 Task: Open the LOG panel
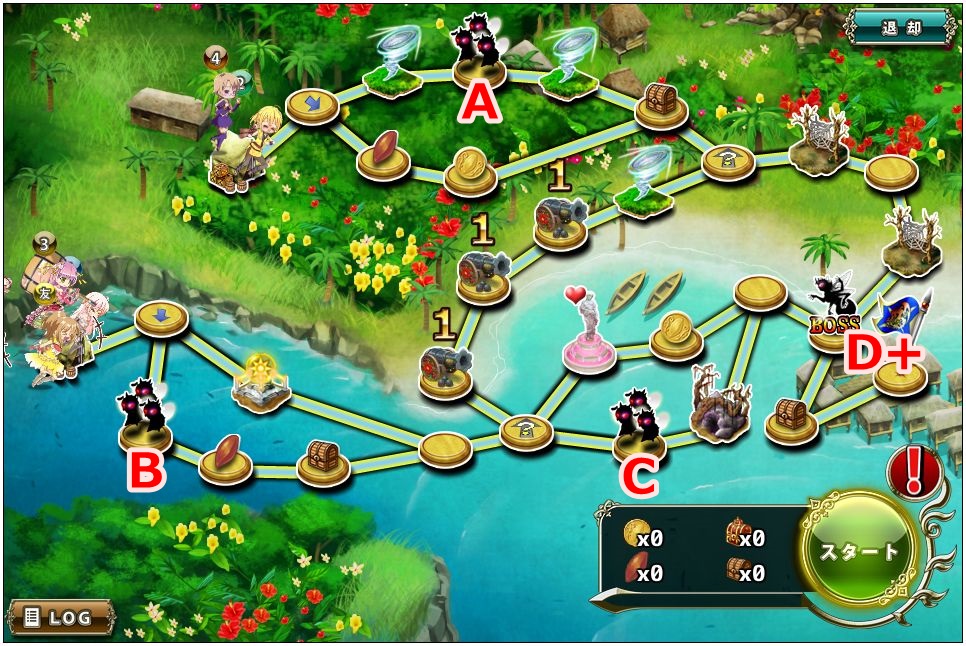(60, 616)
